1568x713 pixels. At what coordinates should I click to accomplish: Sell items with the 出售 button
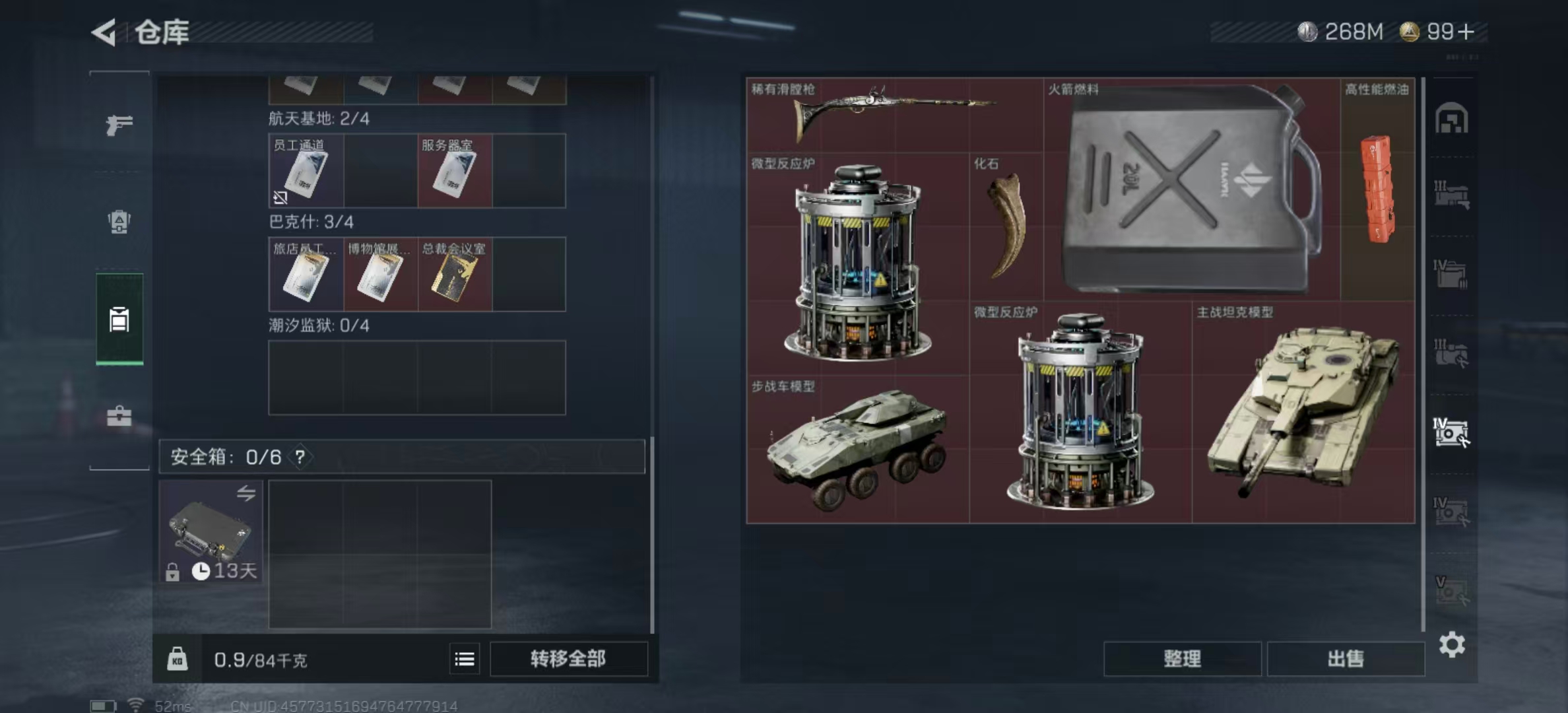pos(1345,658)
